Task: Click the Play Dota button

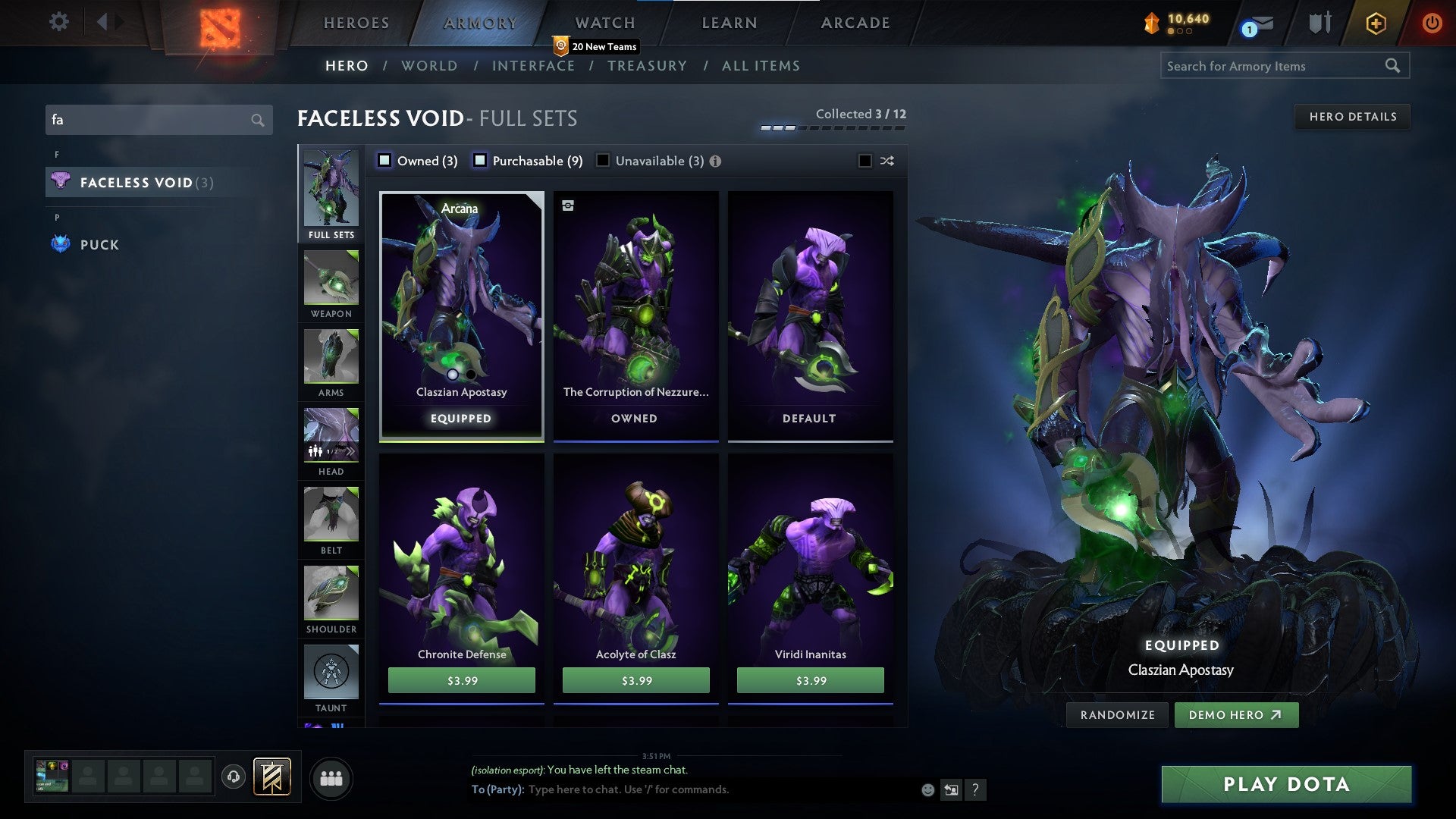Action: click(1286, 784)
